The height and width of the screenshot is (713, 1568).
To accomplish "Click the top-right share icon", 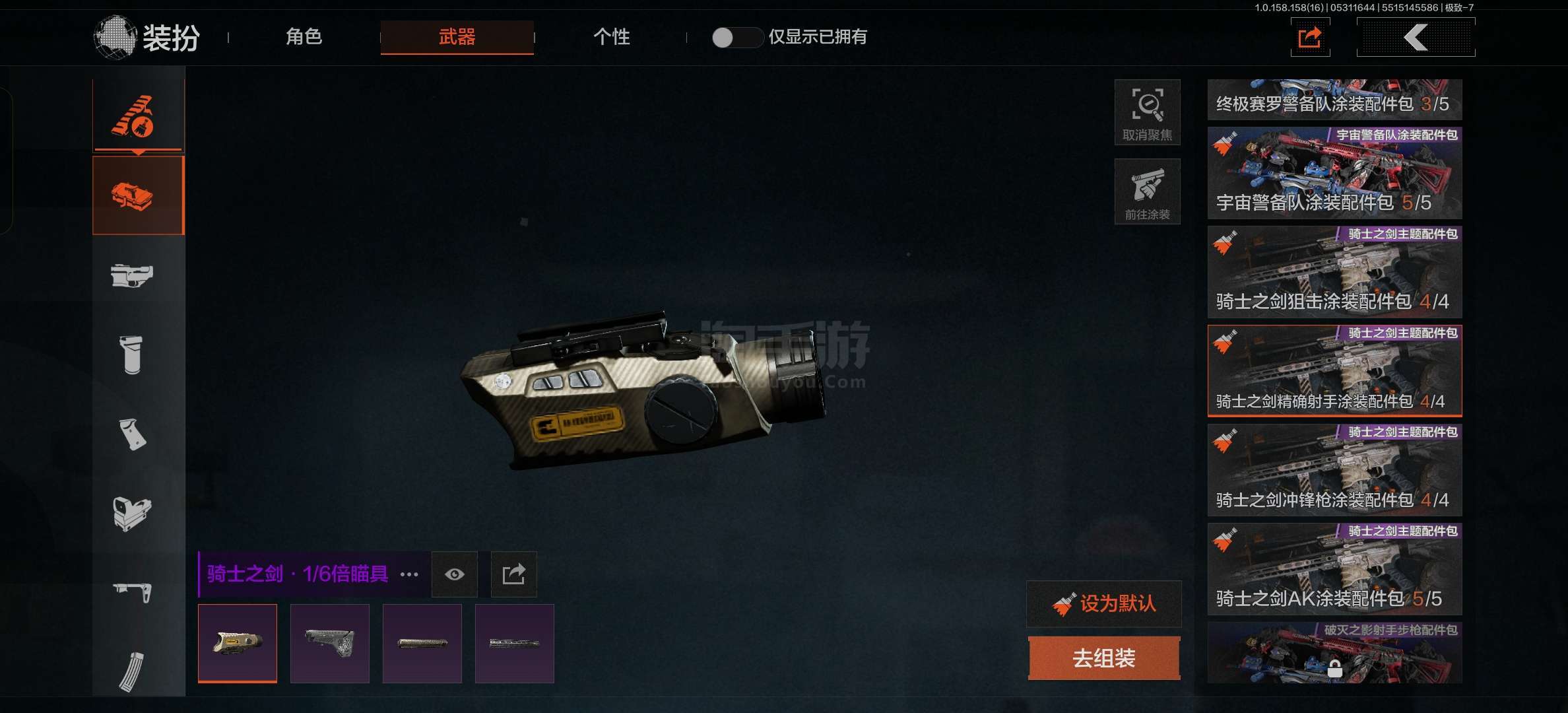I will click(x=1310, y=38).
